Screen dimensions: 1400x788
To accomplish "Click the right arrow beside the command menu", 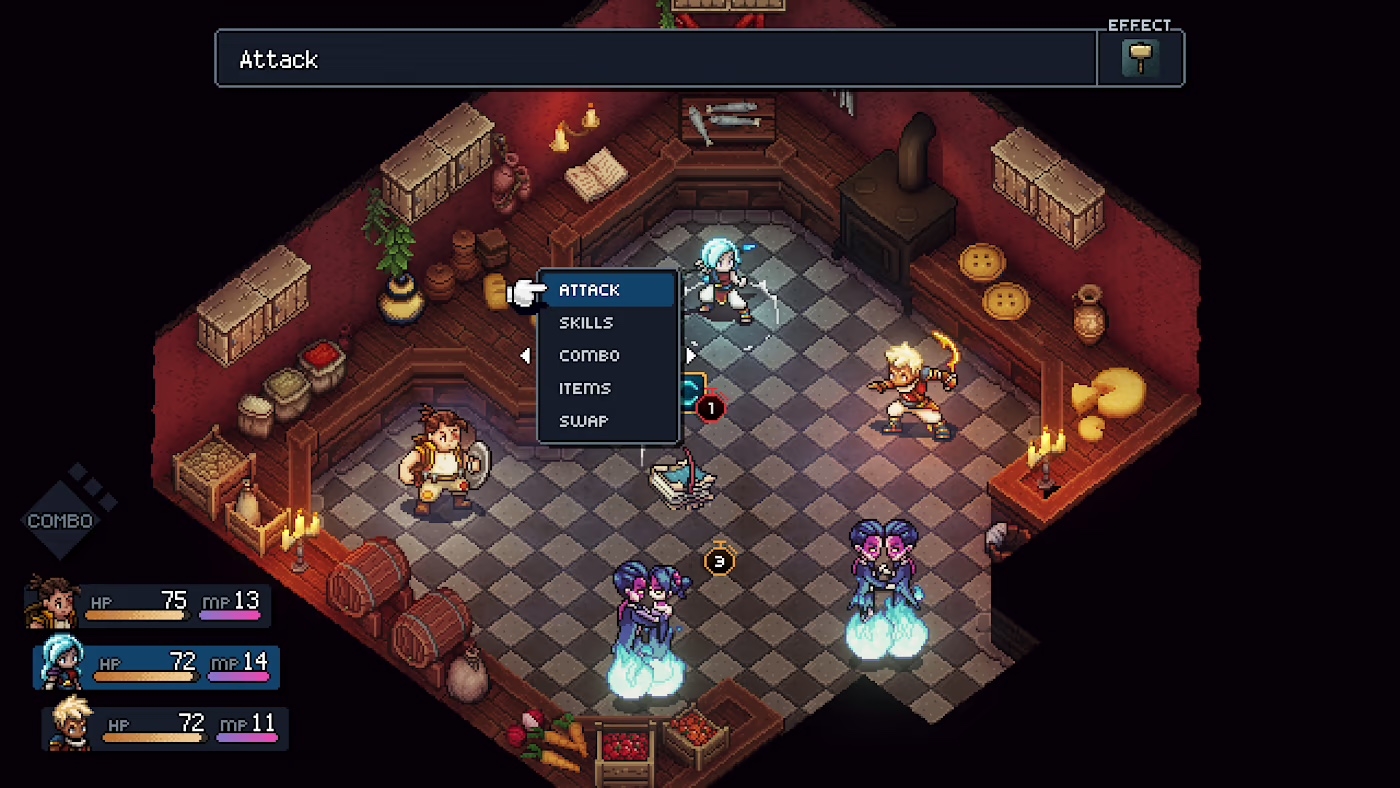I will [x=691, y=356].
